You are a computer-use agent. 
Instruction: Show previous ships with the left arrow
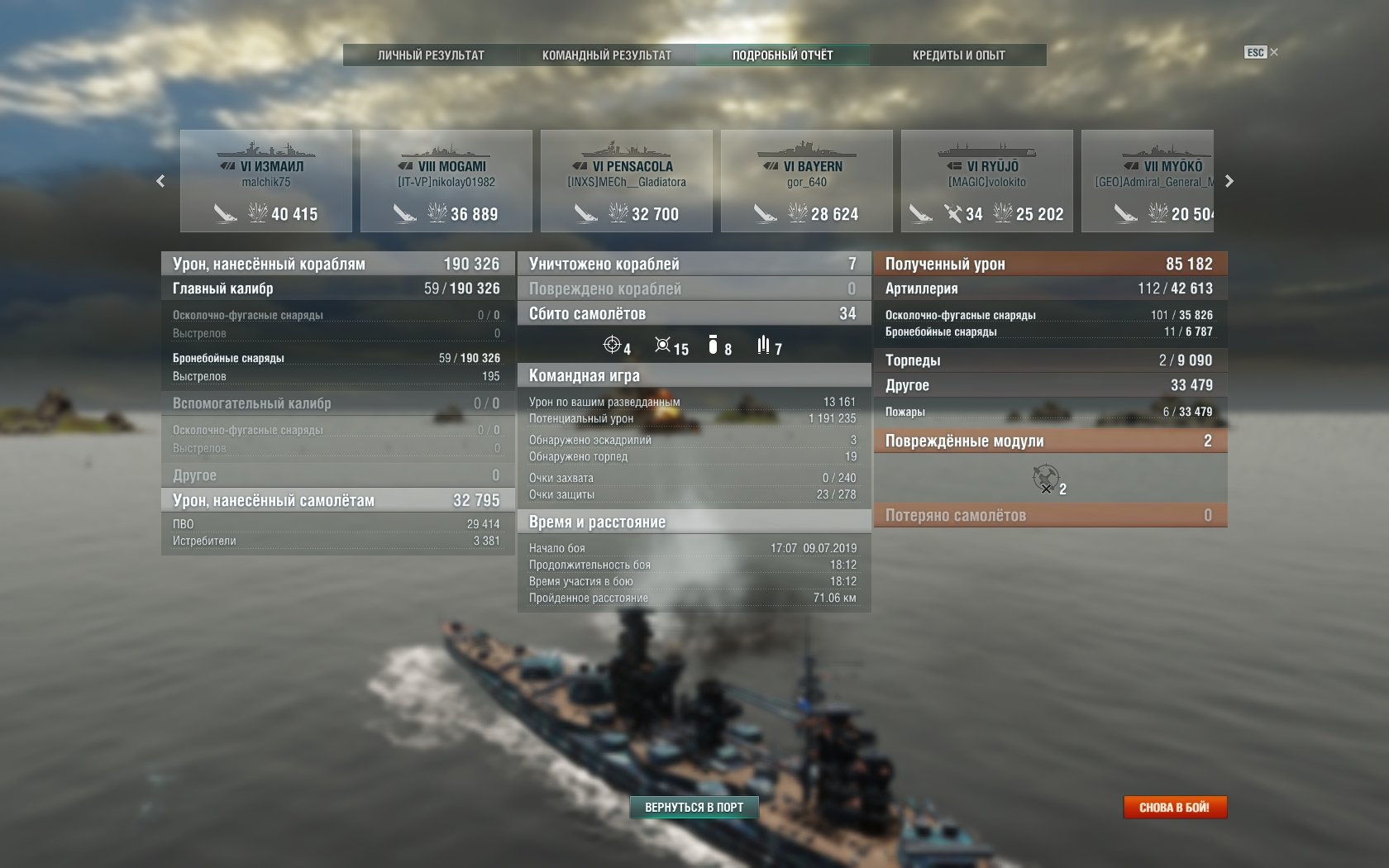(x=160, y=181)
